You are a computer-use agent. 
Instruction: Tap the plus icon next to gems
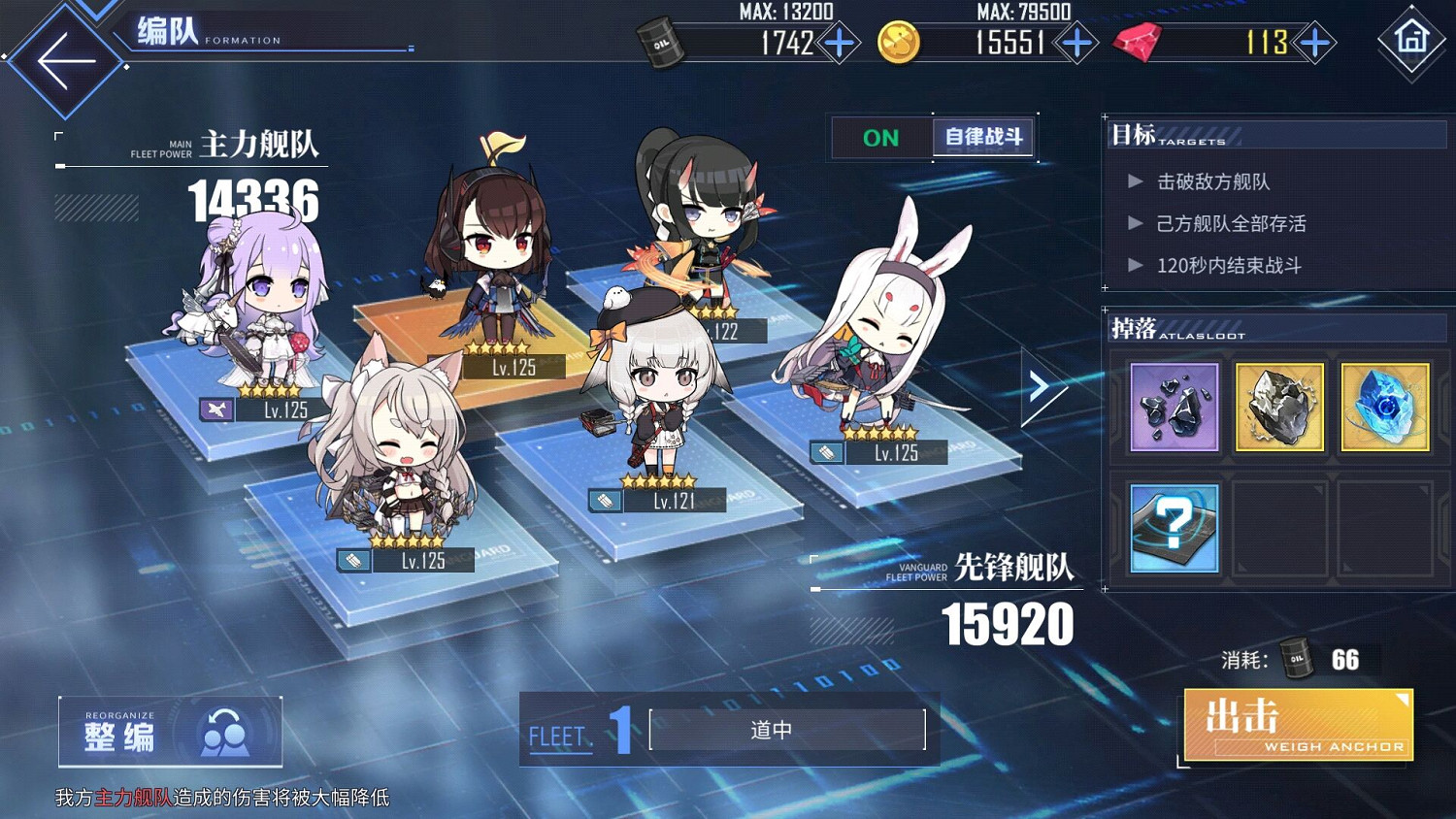[1315, 44]
